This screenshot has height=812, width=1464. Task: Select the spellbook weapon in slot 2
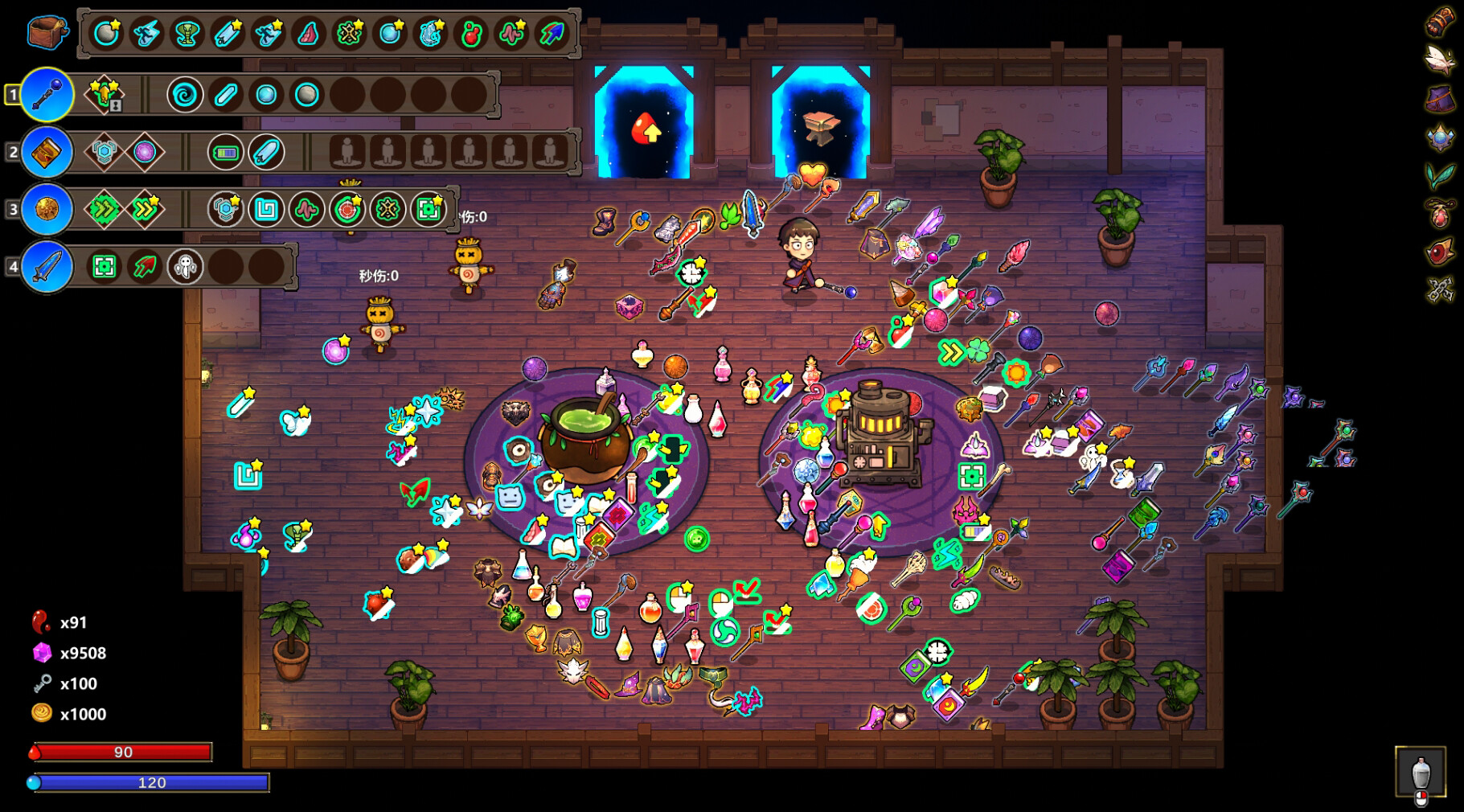tap(46, 152)
